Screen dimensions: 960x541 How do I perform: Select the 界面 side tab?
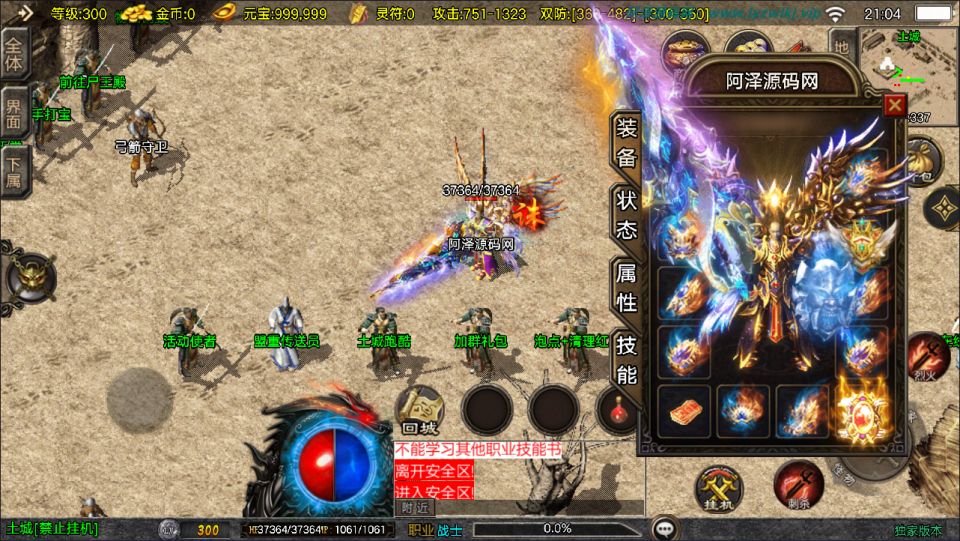coord(15,110)
